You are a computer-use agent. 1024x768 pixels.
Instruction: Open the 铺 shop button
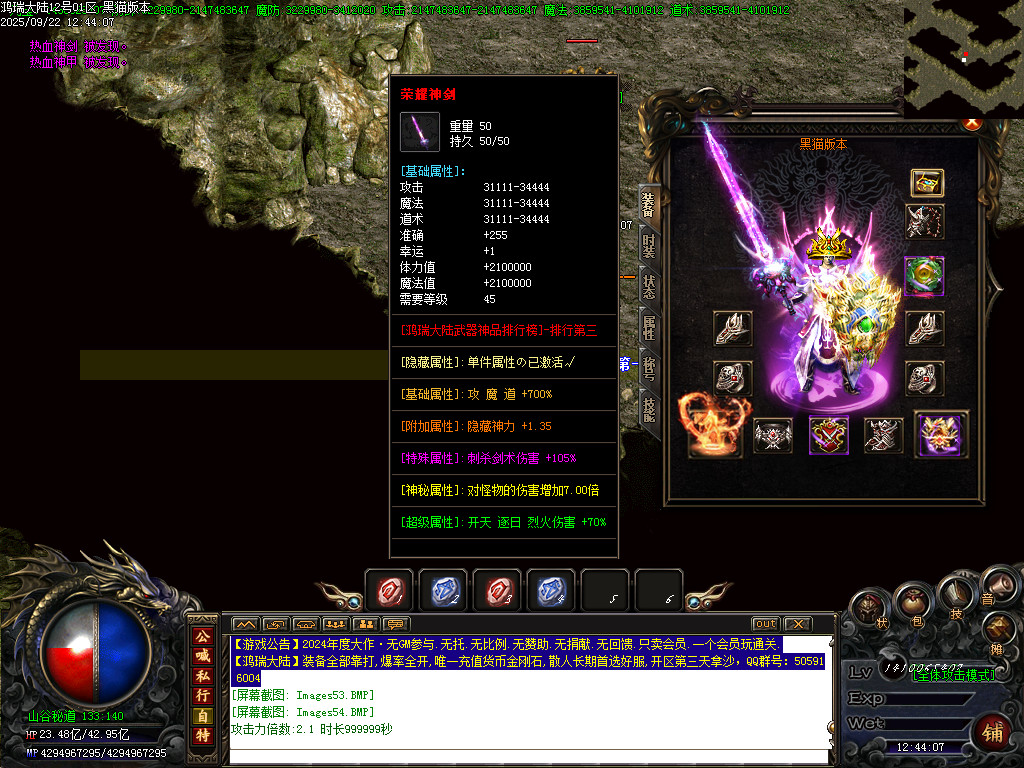(x=993, y=732)
